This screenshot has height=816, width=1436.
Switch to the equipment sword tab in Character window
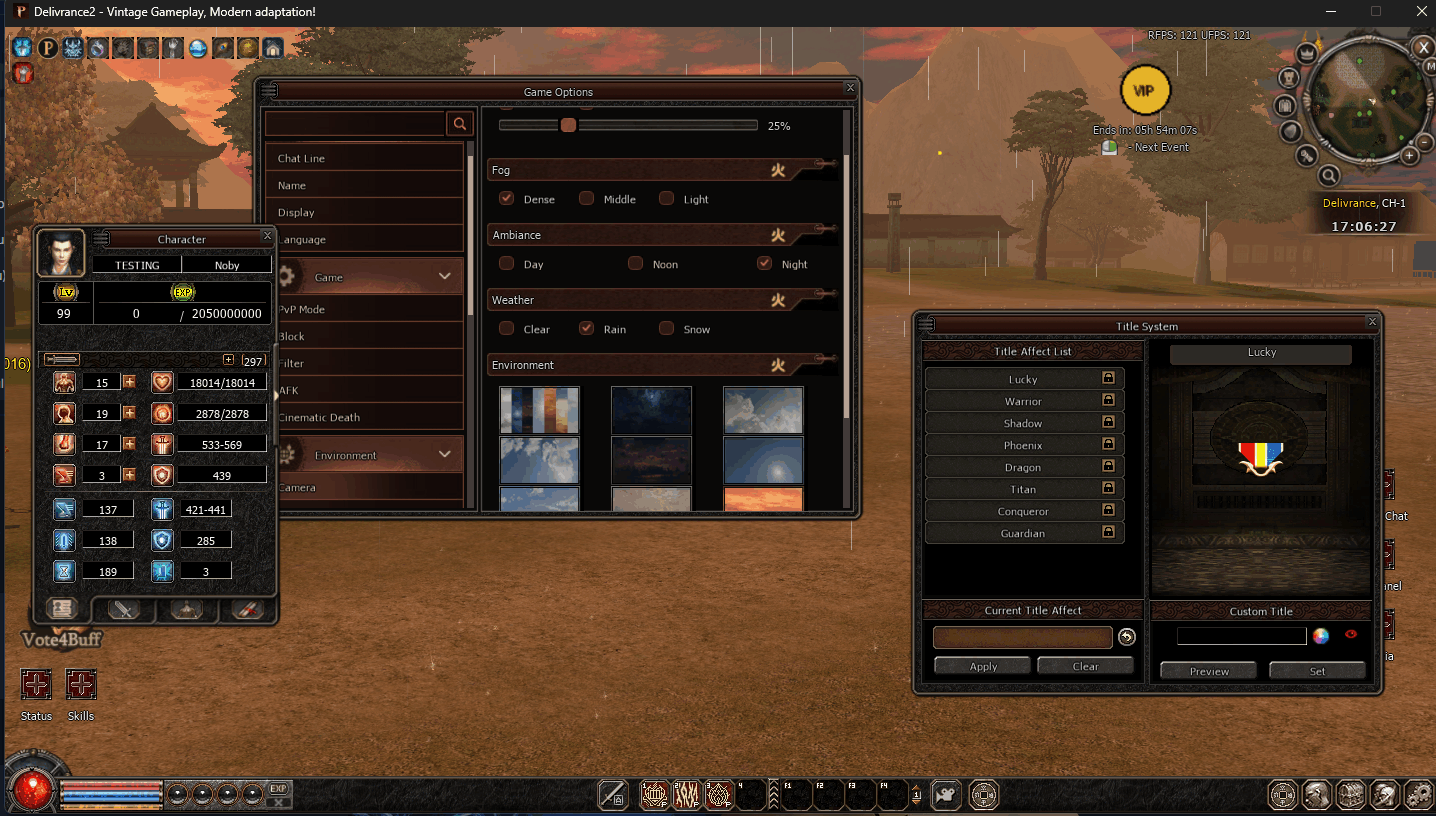(x=124, y=610)
